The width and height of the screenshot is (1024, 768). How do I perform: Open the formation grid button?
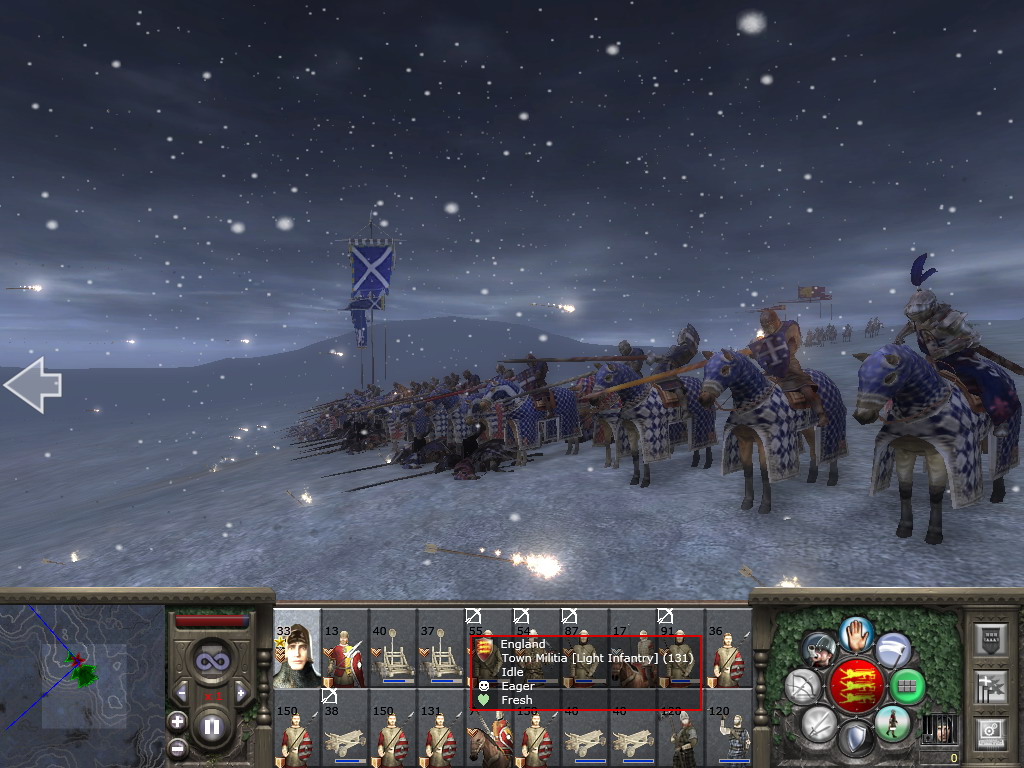pyautogui.click(x=907, y=686)
